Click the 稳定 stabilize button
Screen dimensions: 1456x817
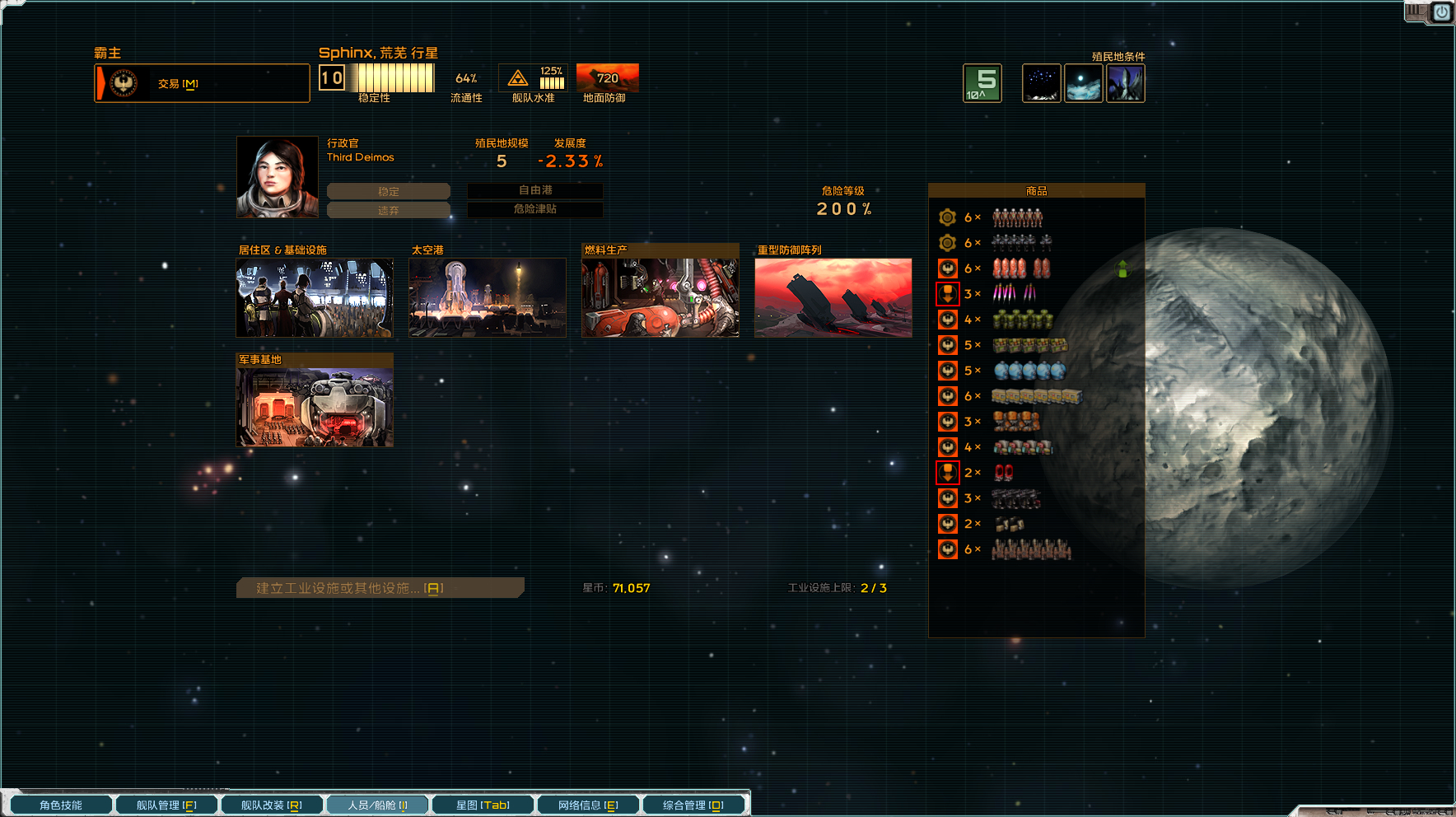point(389,191)
